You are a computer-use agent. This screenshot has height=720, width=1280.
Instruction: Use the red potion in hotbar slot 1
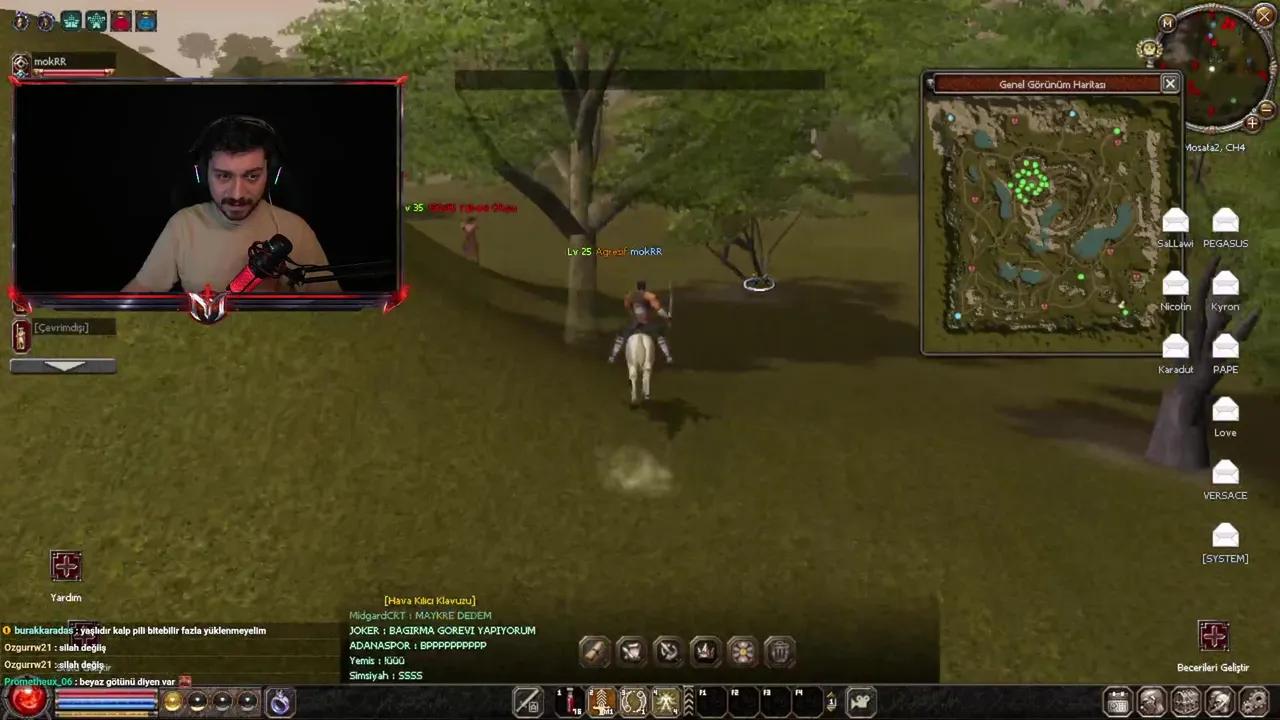(570, 700)
